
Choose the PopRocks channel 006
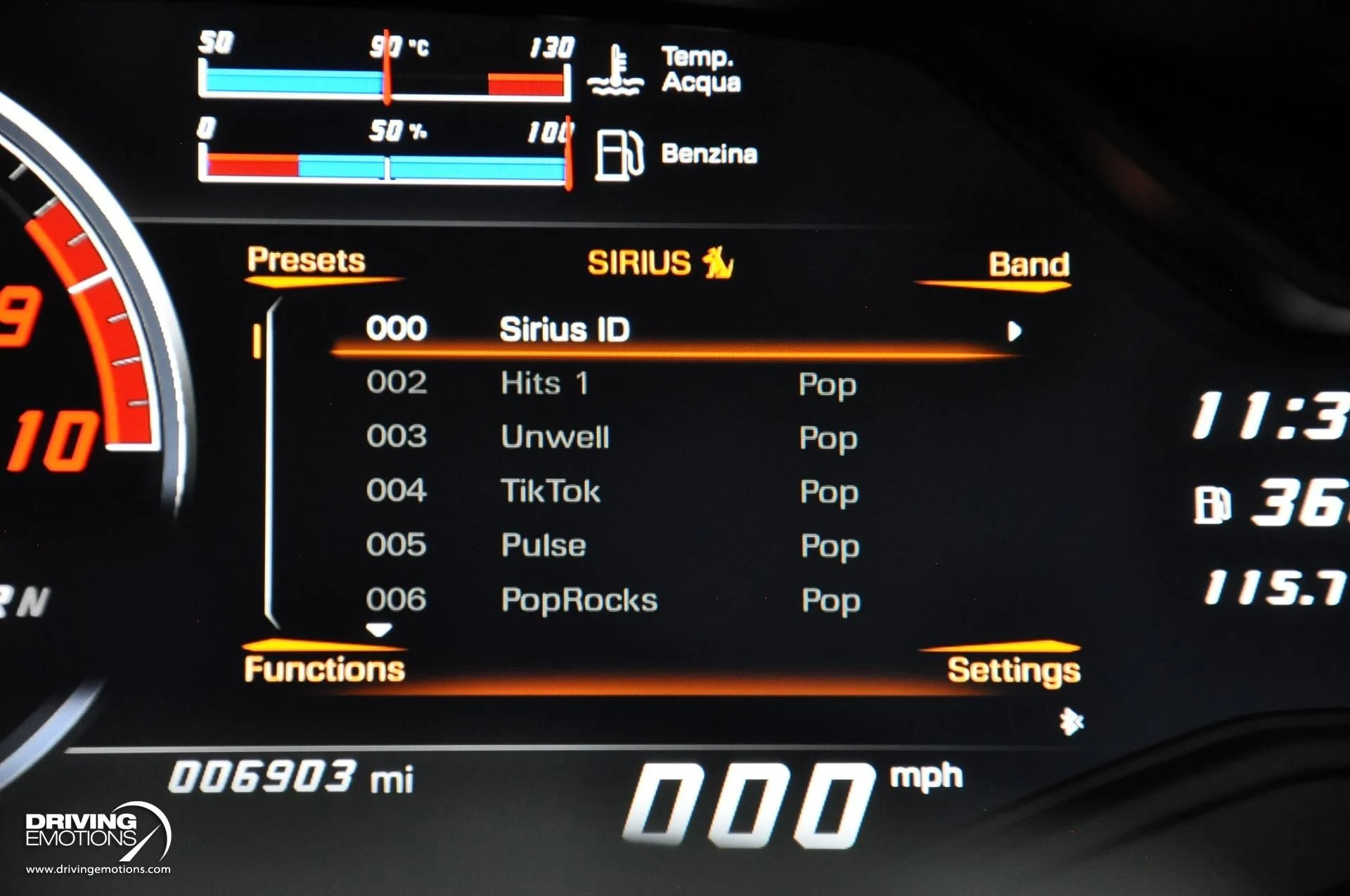pos(579,600)
